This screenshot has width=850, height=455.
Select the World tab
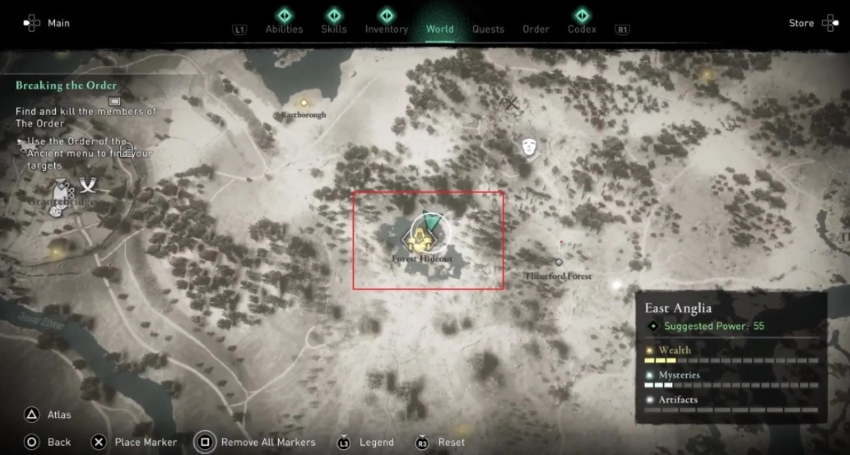point(440,29)
